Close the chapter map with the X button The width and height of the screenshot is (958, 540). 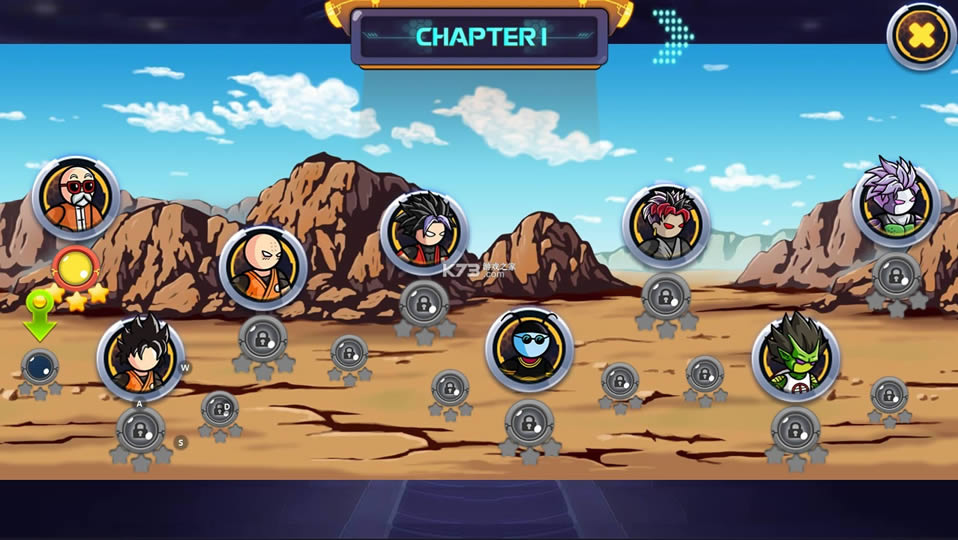pos(921,37)
